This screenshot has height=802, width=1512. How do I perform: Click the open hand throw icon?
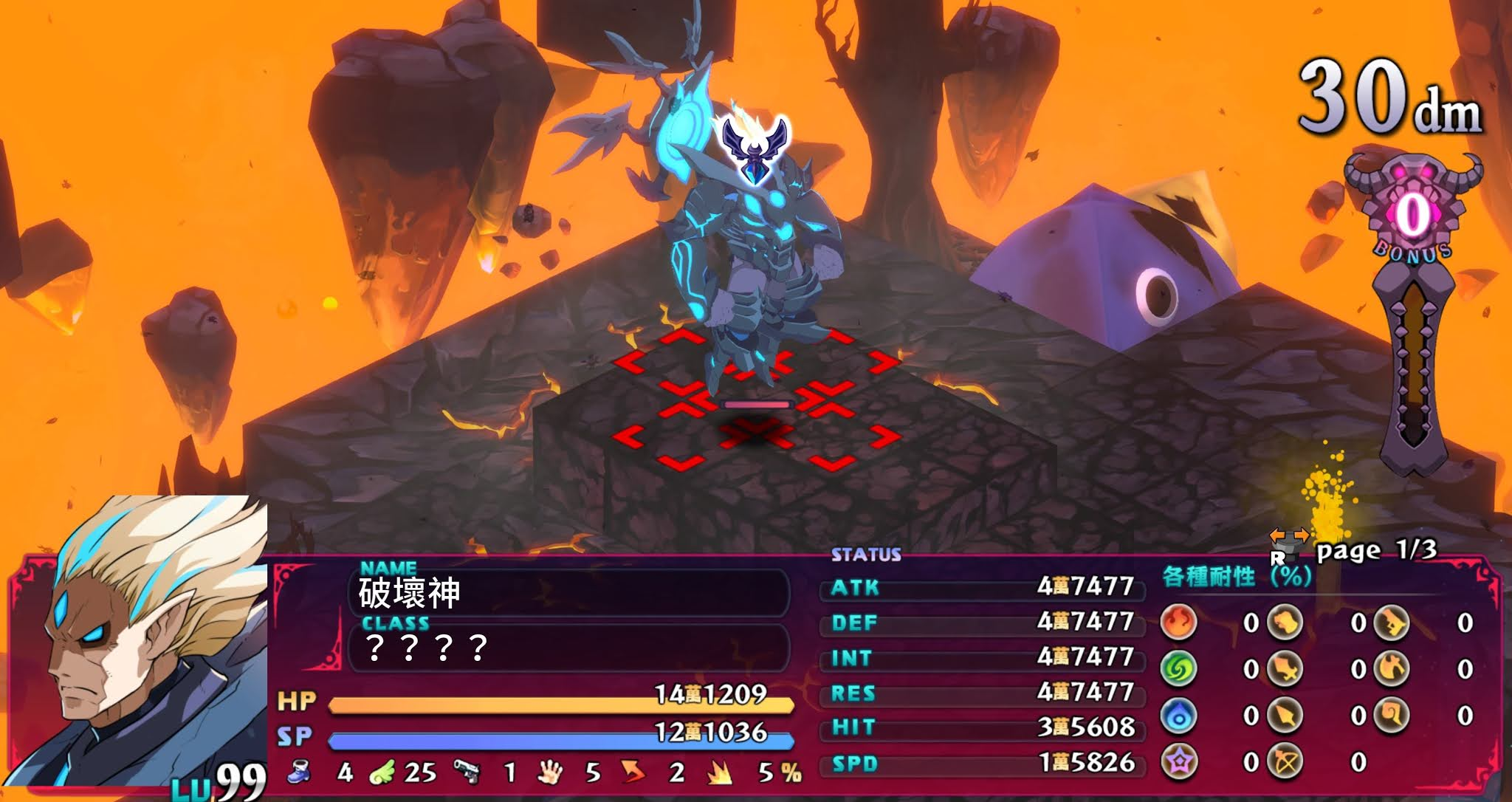tap(549, 772)
